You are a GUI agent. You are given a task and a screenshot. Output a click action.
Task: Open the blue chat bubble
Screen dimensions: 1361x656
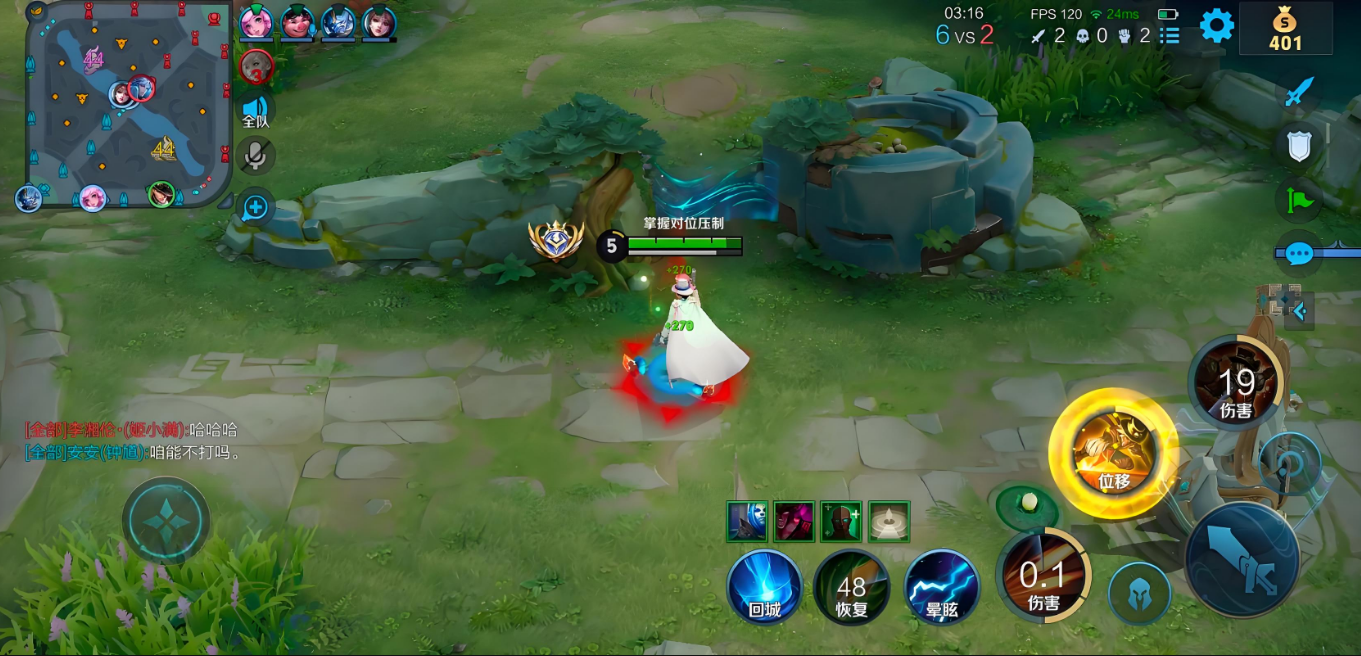coord(1298,254)
